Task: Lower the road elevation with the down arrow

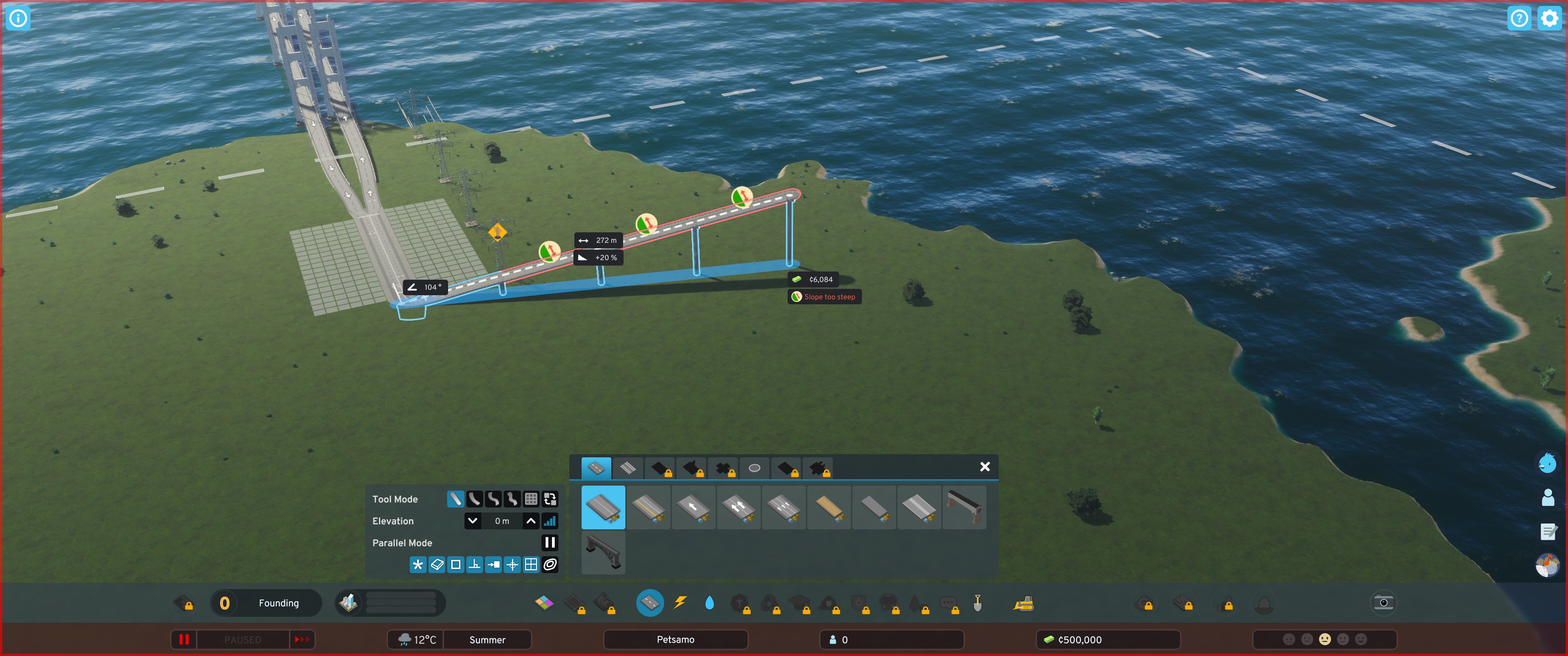Action: pos(472,521)
